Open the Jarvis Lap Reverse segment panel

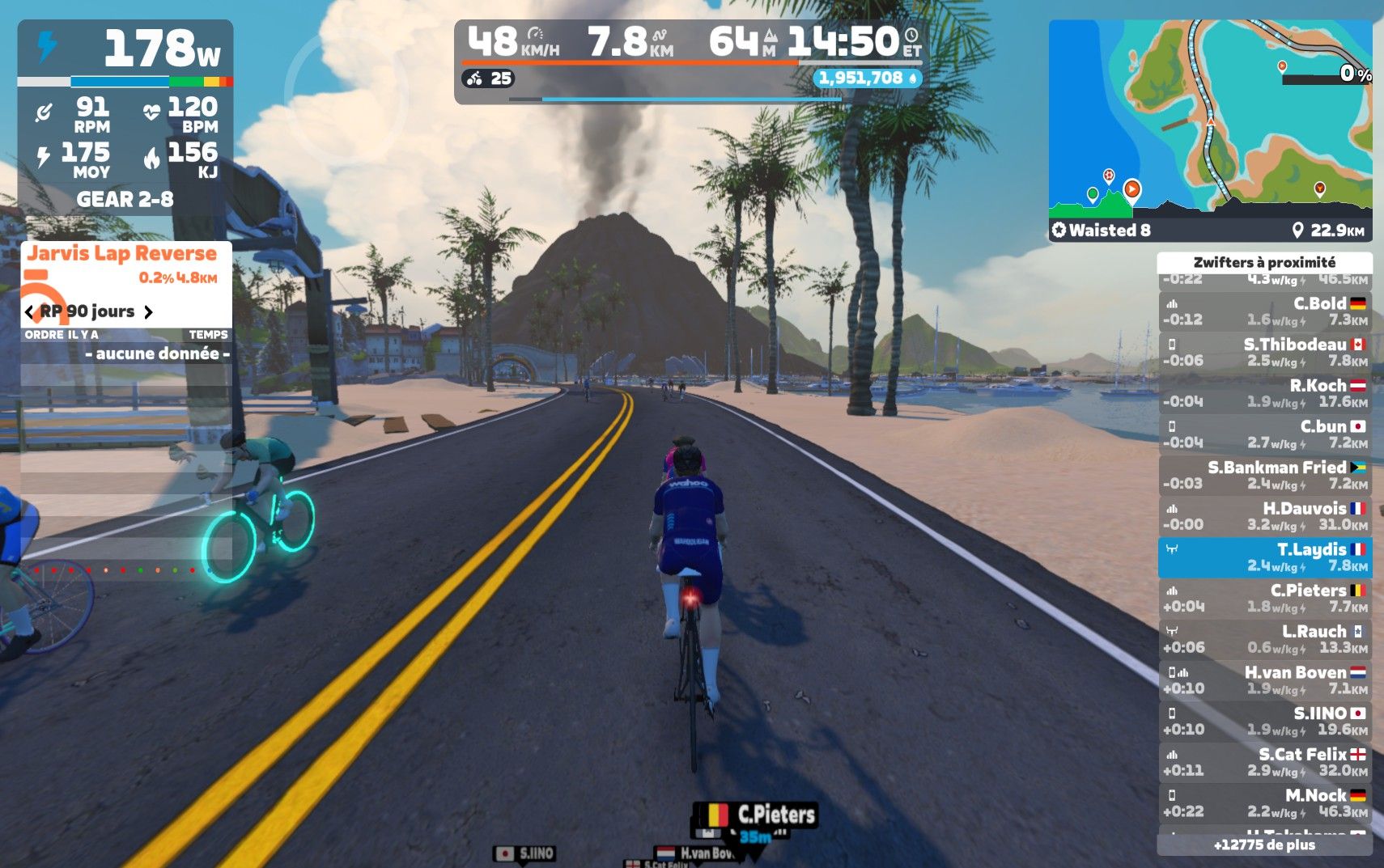(x=123, y=254)
